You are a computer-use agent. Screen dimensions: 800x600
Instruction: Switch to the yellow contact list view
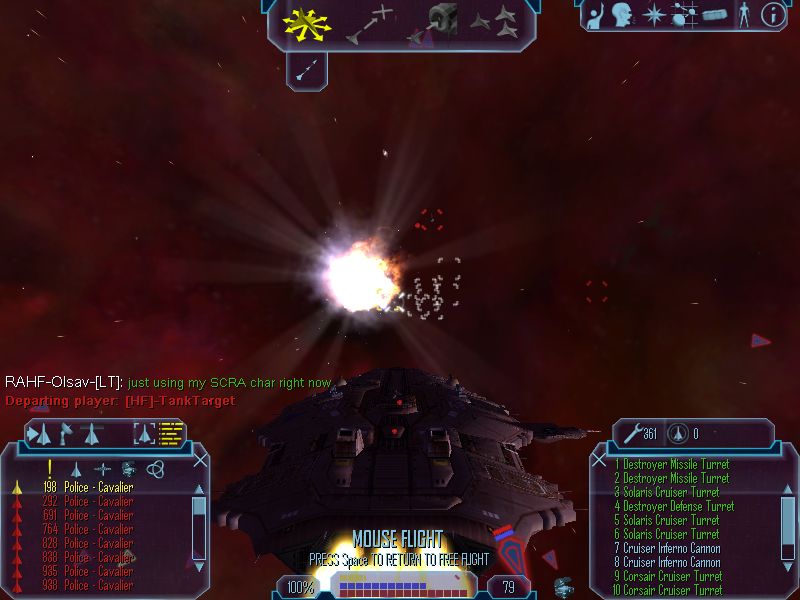click(x=172, y=434)
